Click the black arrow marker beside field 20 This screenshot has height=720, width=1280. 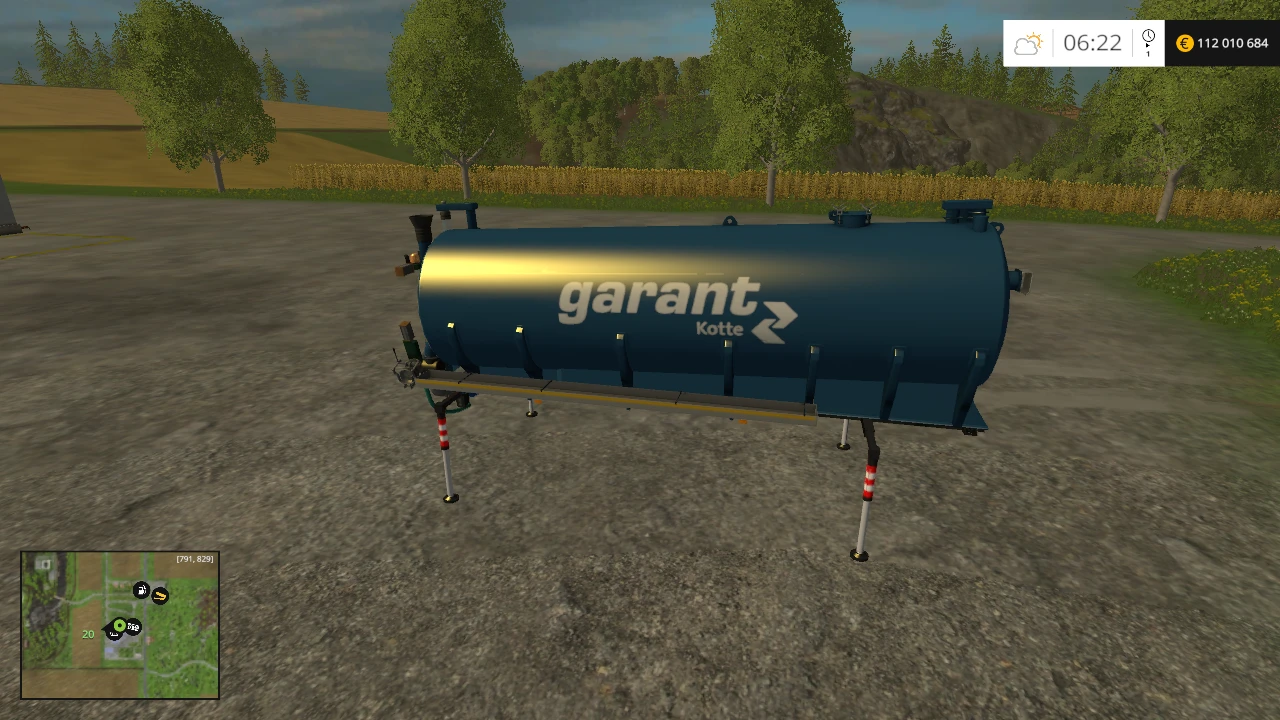pyautogui.click(x=106, y=630)
